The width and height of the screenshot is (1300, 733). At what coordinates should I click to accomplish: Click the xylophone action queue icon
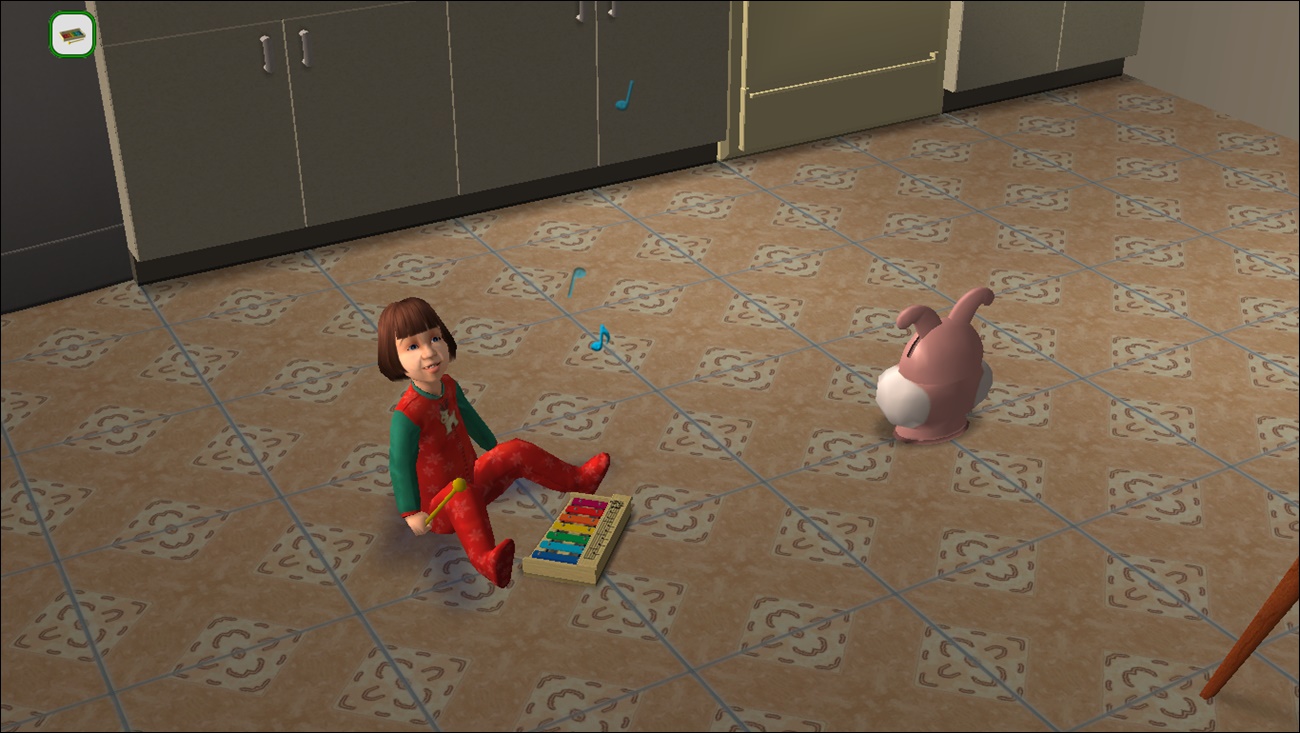(72, 35)
